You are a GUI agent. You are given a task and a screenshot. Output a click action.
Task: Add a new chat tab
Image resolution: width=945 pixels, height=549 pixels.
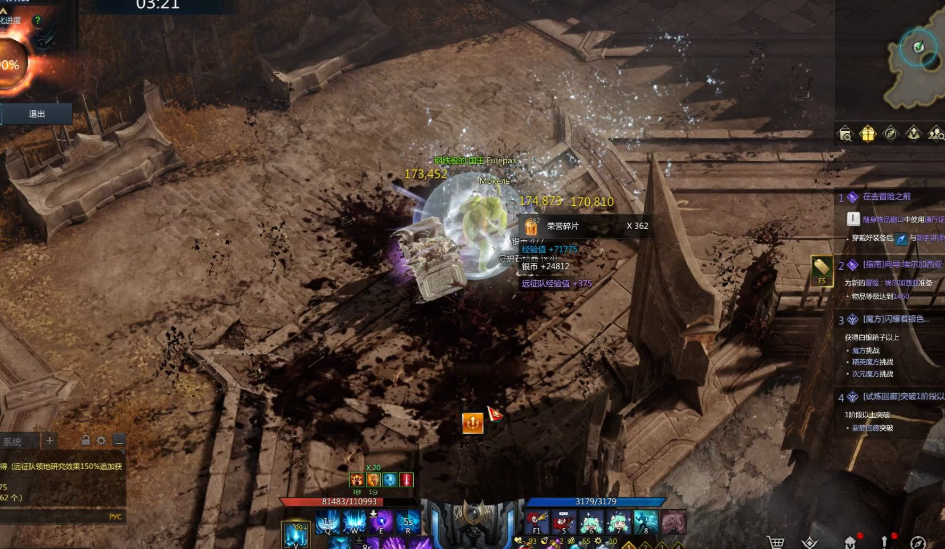(x=50, y=440)
